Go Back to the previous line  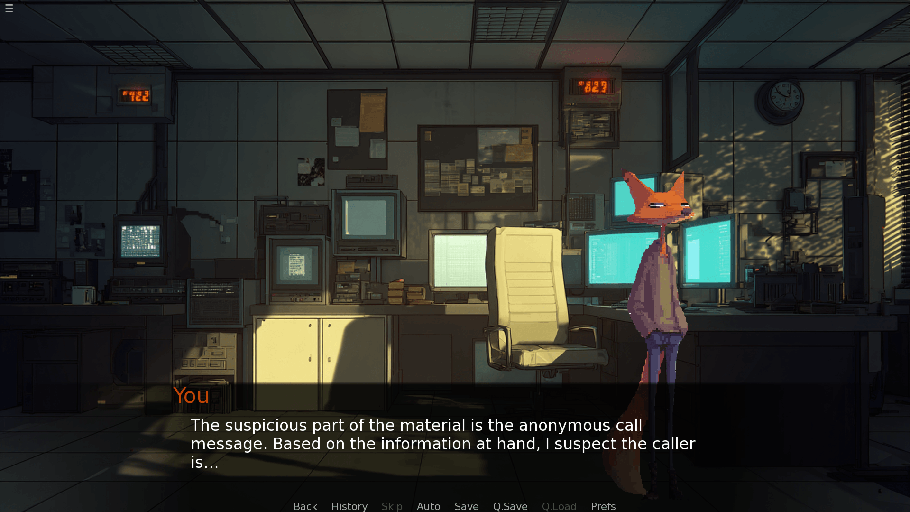point(305,506)
